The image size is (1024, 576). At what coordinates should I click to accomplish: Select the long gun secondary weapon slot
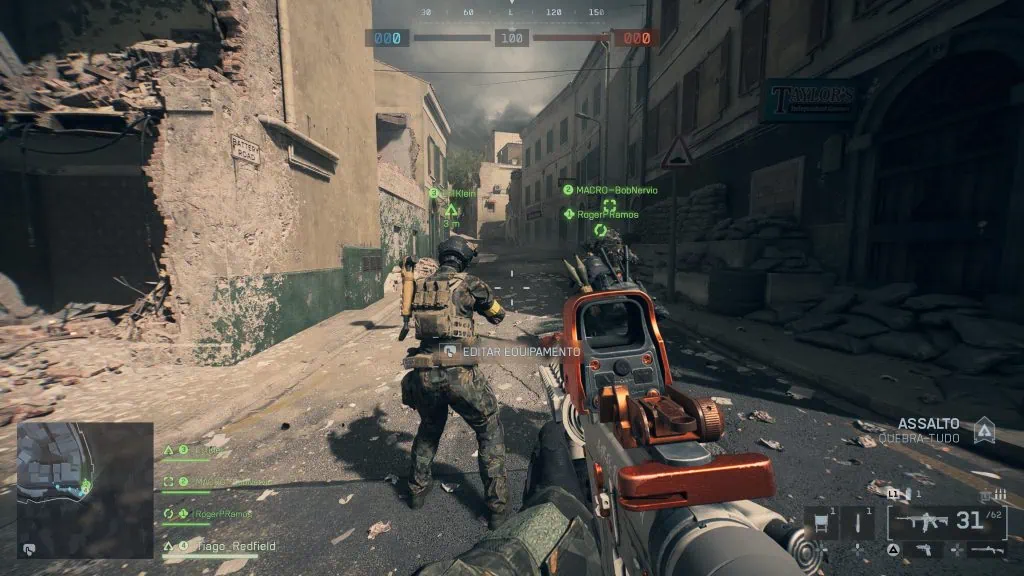[x=986, y=550]
